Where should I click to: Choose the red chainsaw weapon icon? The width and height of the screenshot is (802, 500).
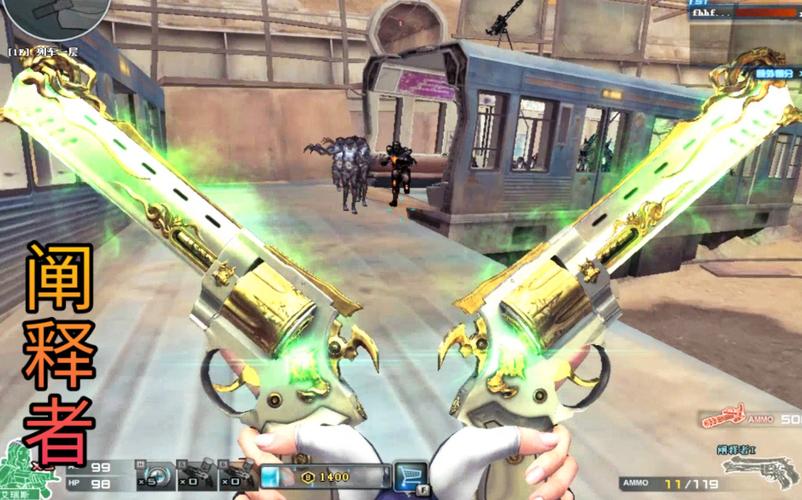pos(721,418)
